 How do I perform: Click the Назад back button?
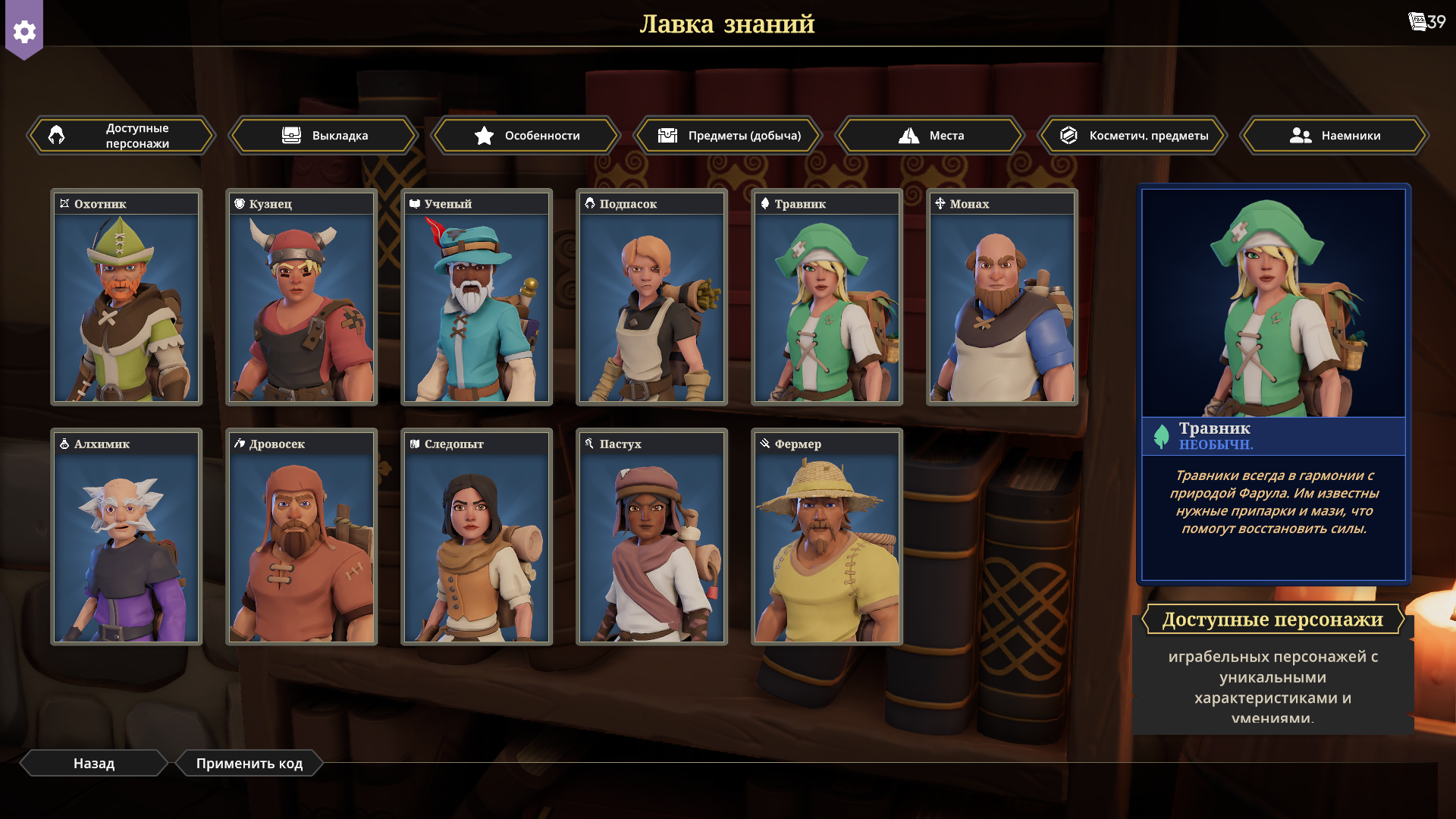[94, 764]
